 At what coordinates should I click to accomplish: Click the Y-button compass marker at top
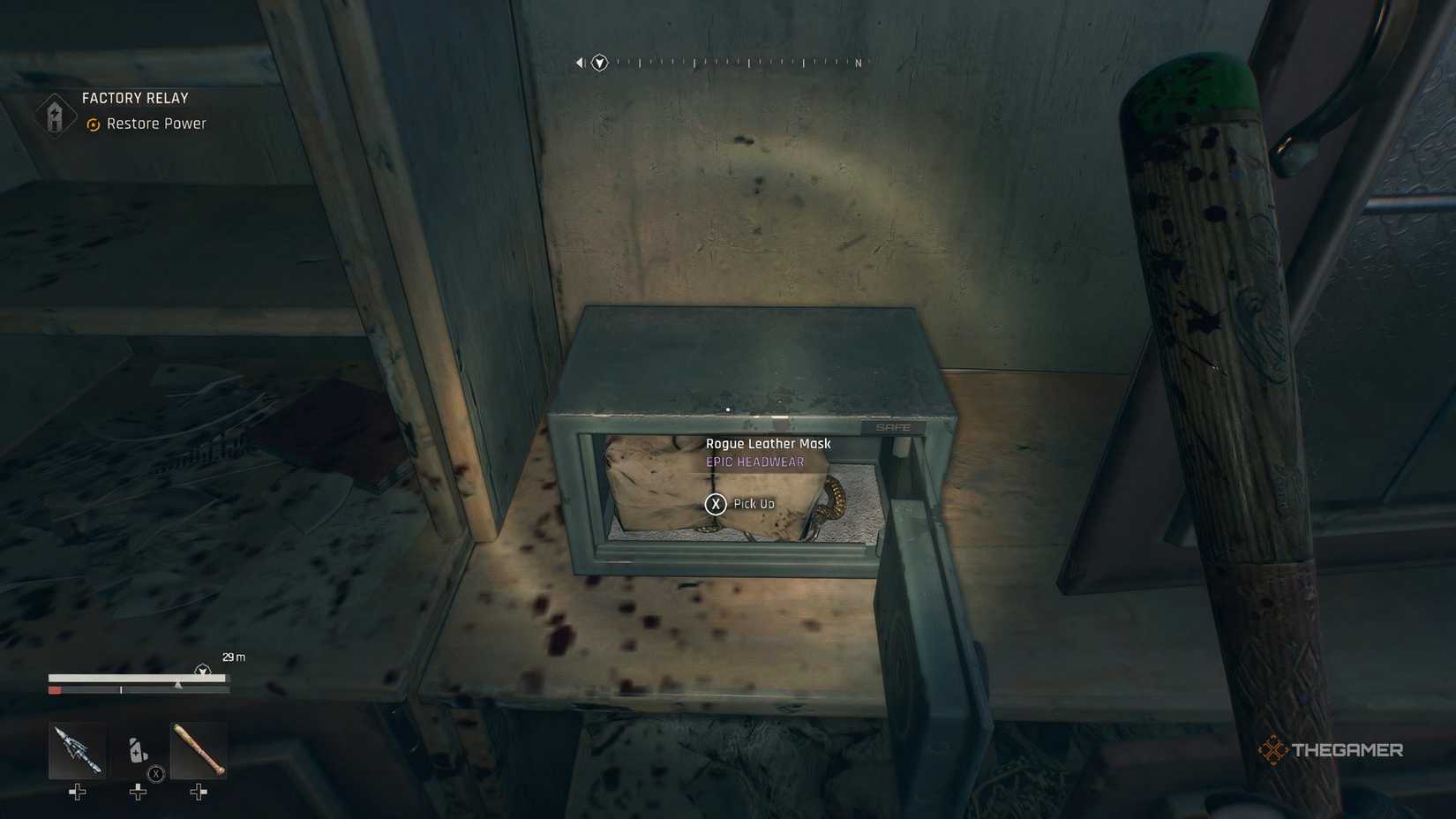tap(598, 62)
